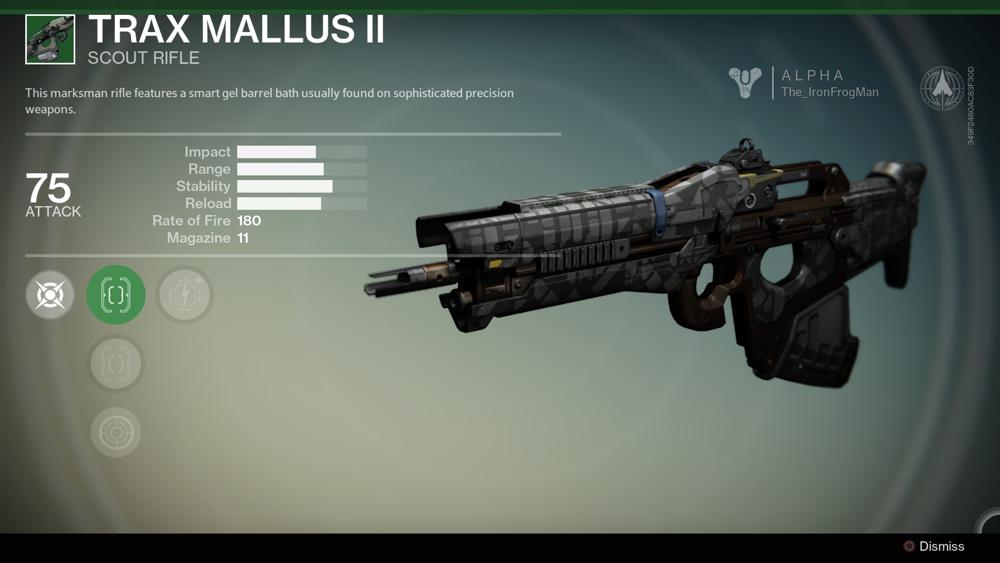Choose the crossed-star kinetic damage node
1000x563 pixels.
pyautogui.click(x=50, y=295)
